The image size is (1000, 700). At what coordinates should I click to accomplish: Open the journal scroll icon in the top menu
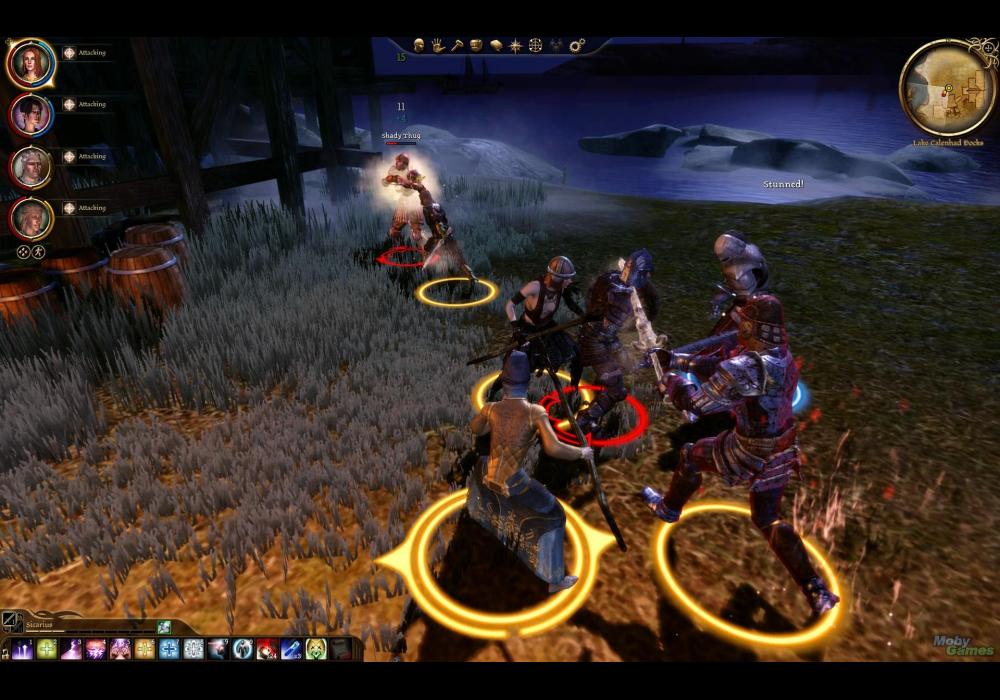click(495, 45)
